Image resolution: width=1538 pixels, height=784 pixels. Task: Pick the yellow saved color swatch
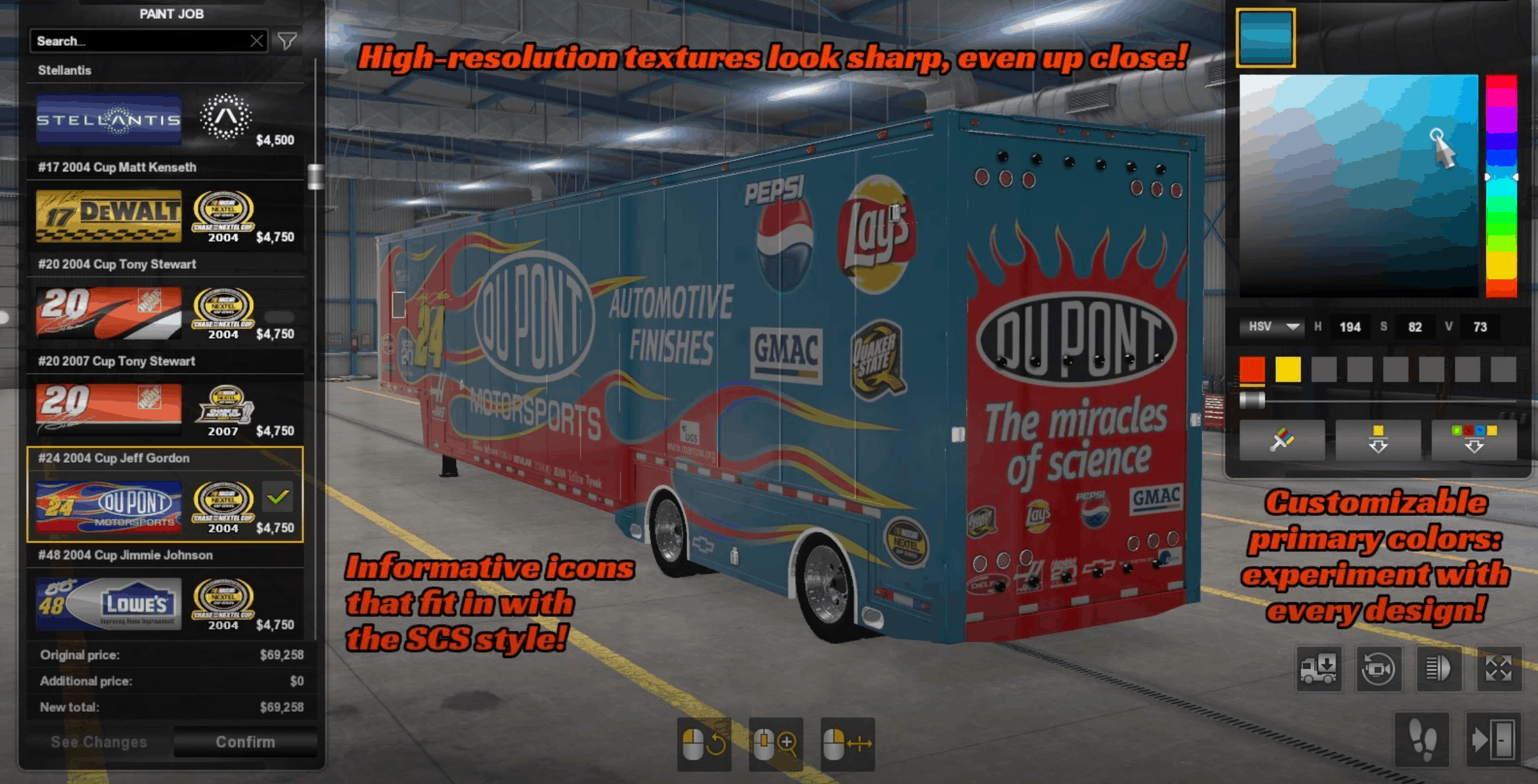coord(1287,370)
